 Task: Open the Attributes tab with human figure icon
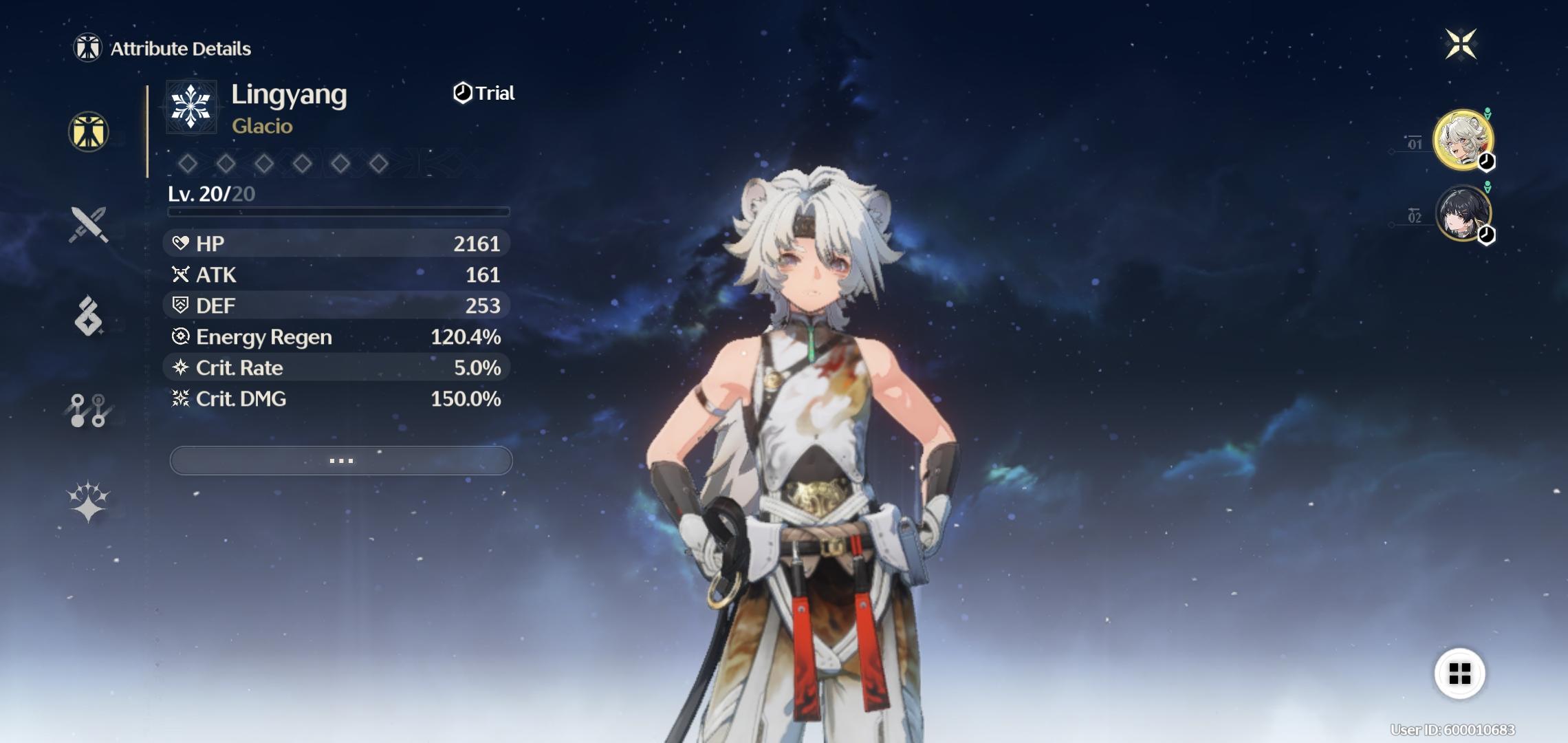click(x=89, y=131)
